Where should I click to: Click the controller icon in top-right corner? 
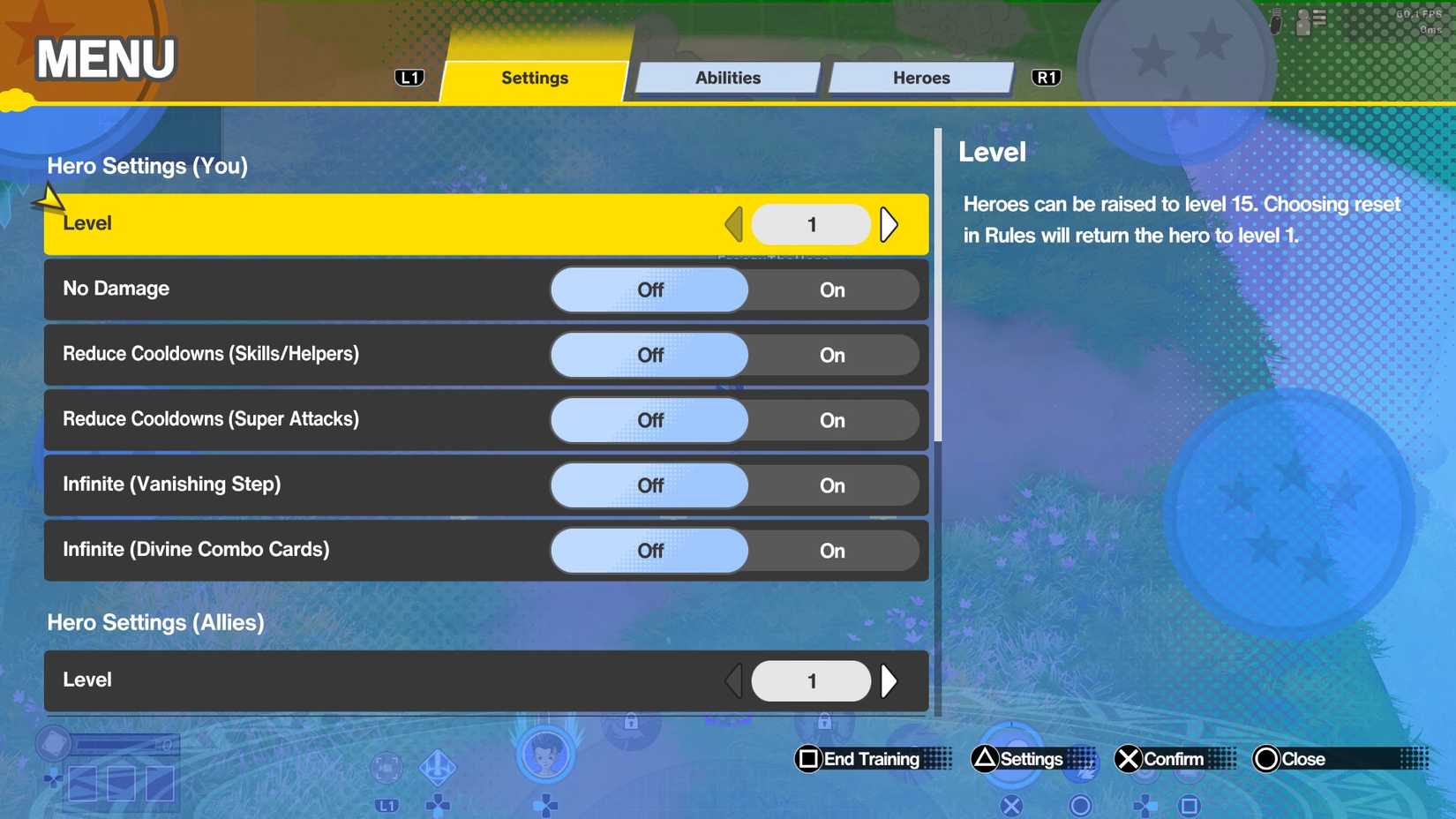1274,21
